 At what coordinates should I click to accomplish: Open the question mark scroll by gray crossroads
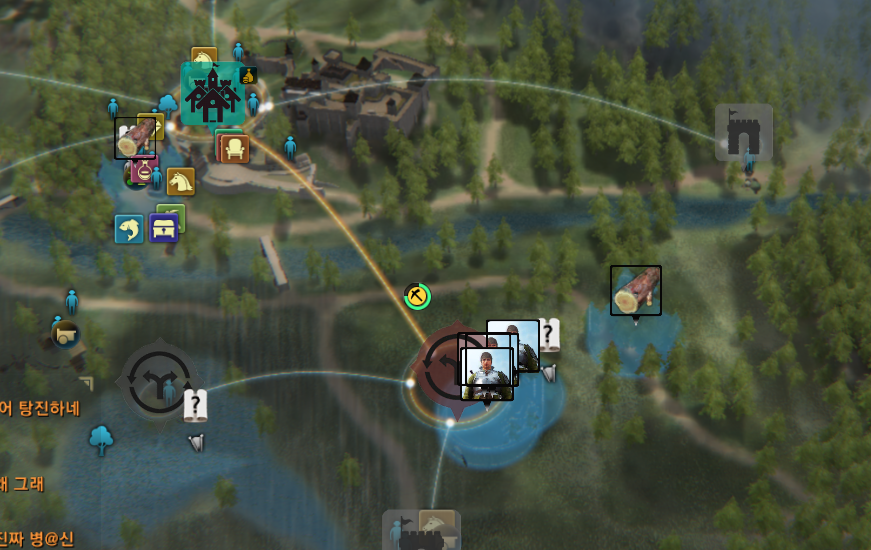pyautogui.click(x=195, y=405)
